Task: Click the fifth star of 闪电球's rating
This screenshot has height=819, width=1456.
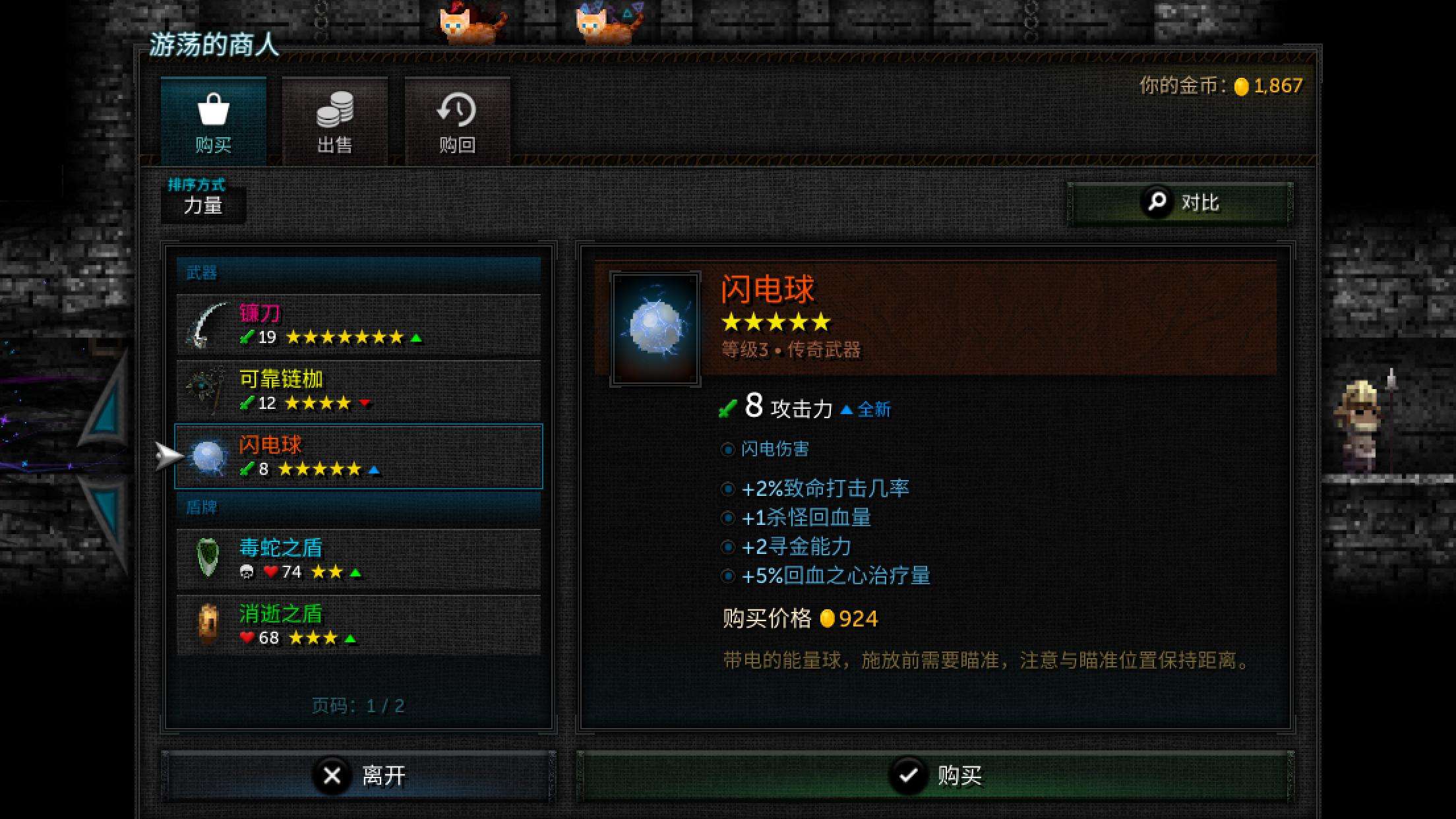Action: click(x=822, y=322)
